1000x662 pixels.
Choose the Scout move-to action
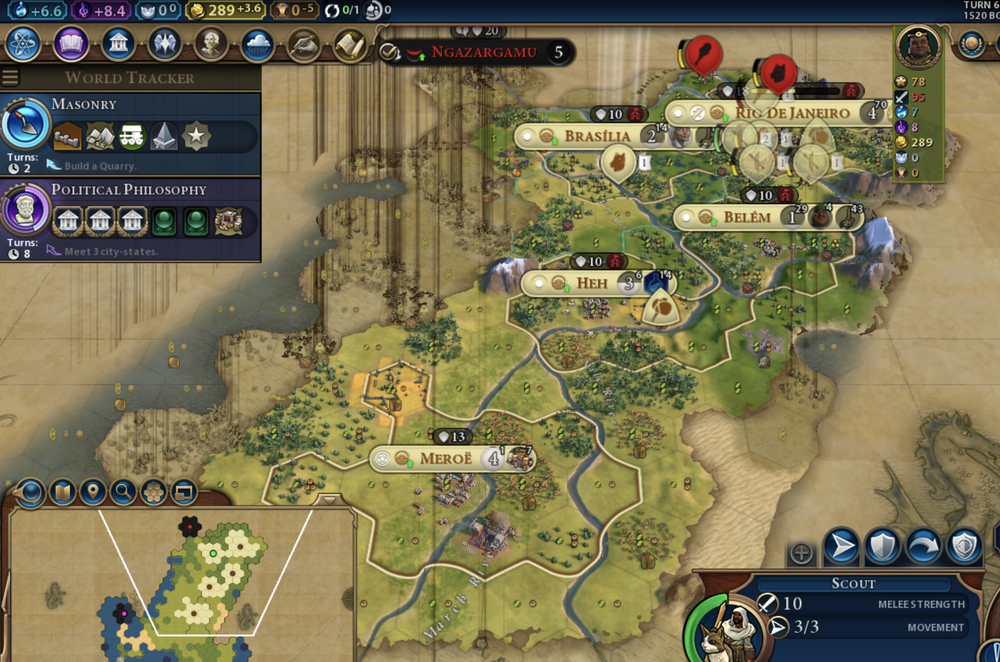tap(841, 547)
